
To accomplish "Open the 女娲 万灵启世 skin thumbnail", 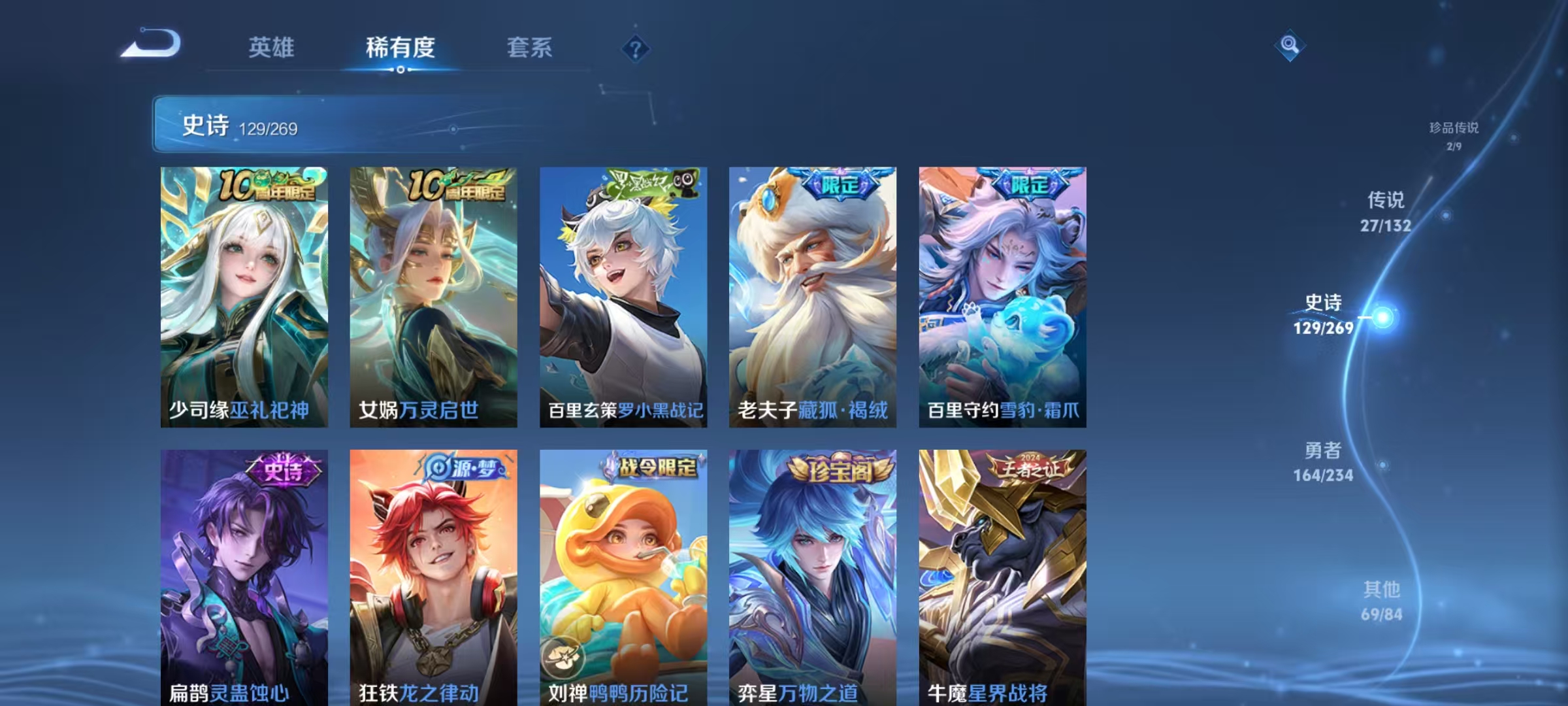I will (x=433, y=294).
